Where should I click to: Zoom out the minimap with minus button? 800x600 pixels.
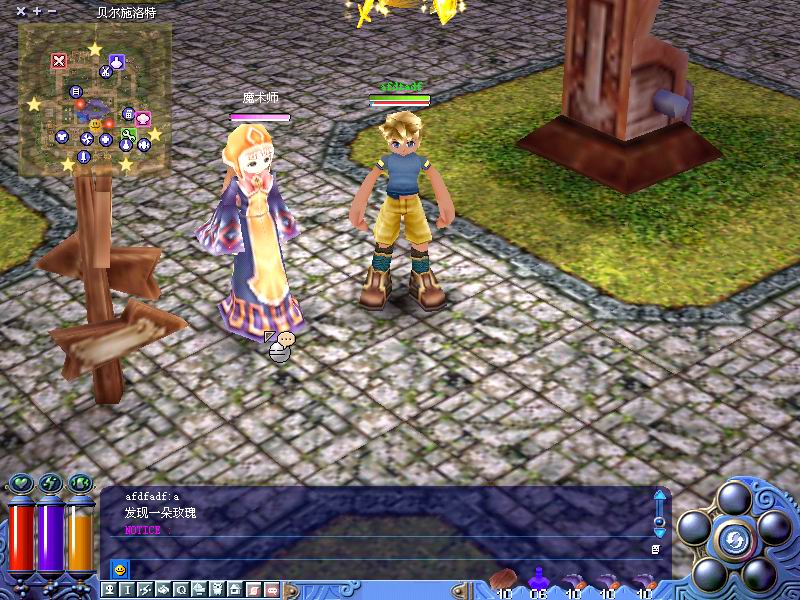52,12
